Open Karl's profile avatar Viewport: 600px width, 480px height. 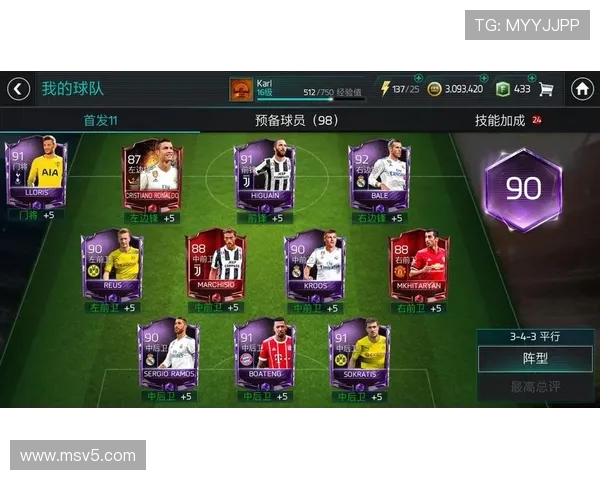pyautogui.click(x=240, y=89)
